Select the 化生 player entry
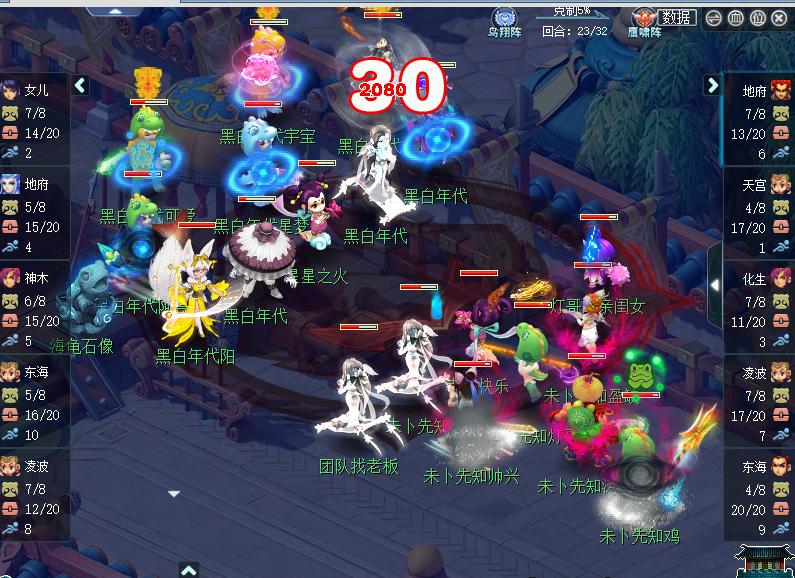The width and height of the screenshot is (795, 578). tap(755, 279)
